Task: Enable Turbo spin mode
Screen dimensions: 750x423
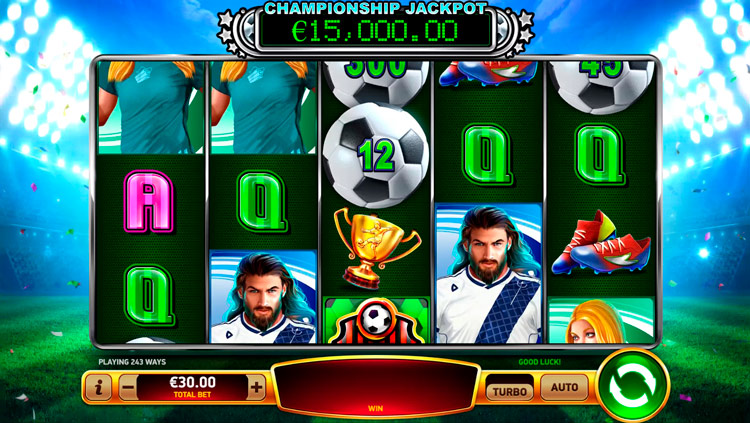Action: coord(509,388)
